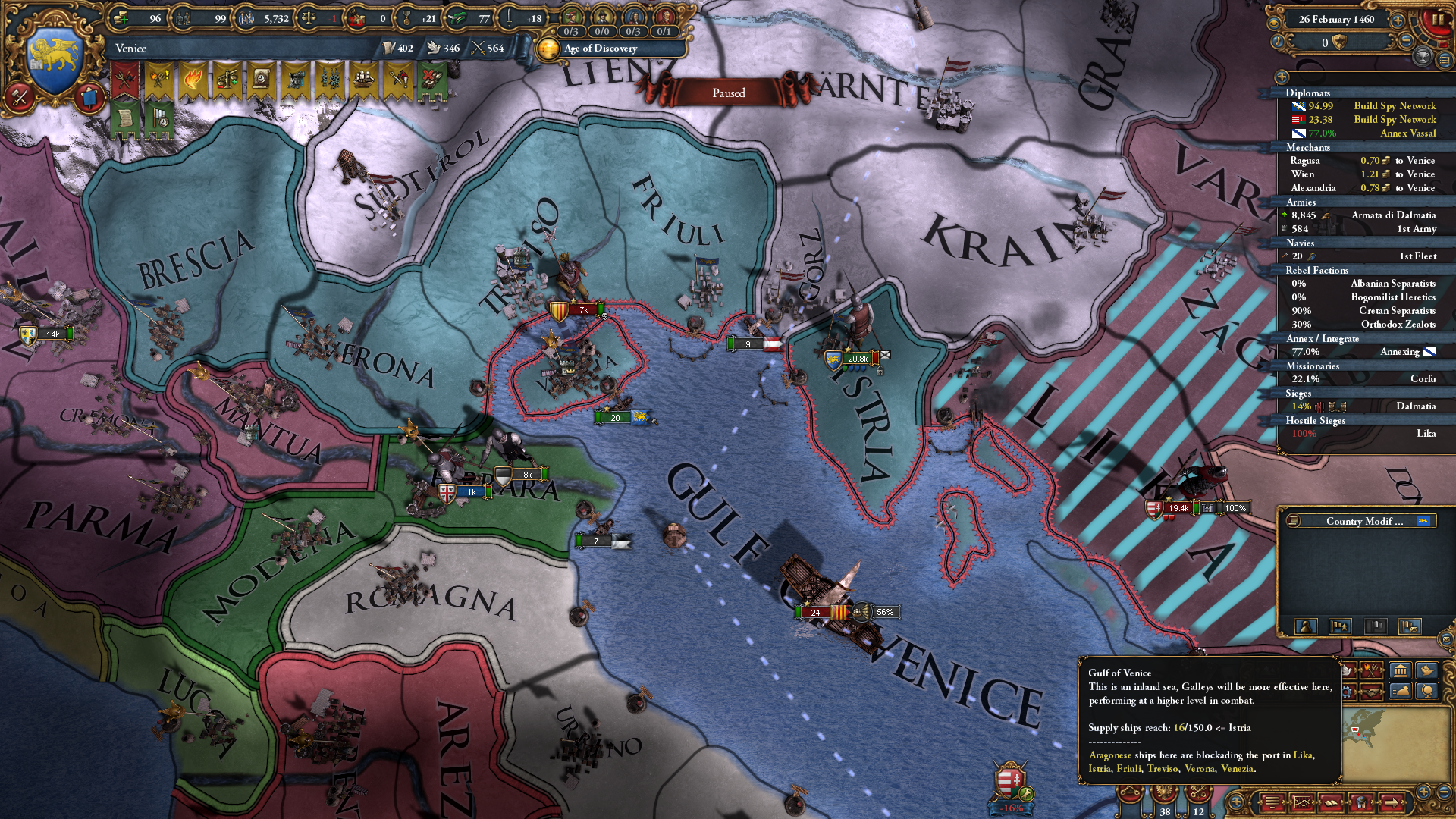
Task: Select the Armata di Dalmatia army entry
Action: coord(1394,215)
